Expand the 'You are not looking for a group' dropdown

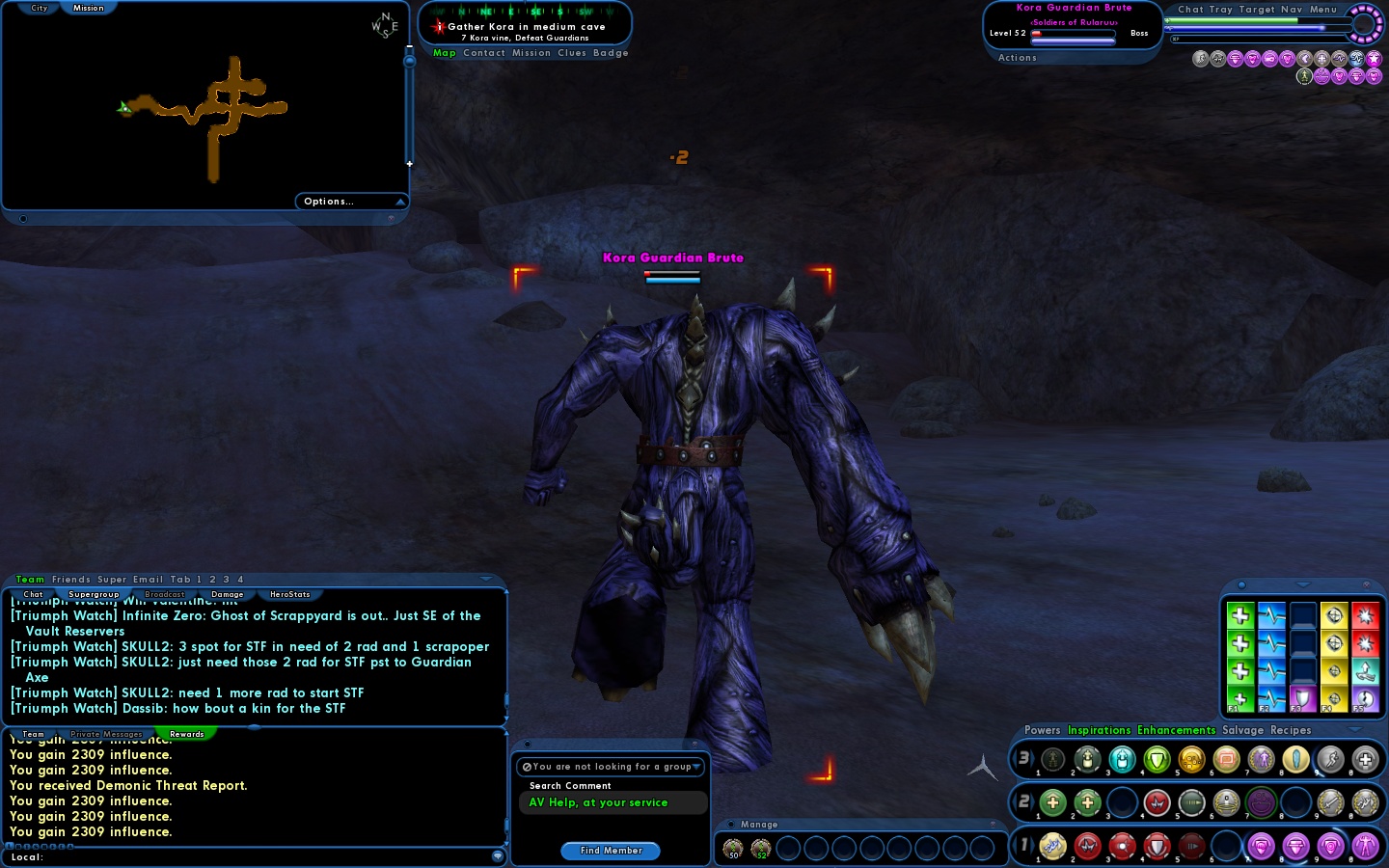[696, 767]
